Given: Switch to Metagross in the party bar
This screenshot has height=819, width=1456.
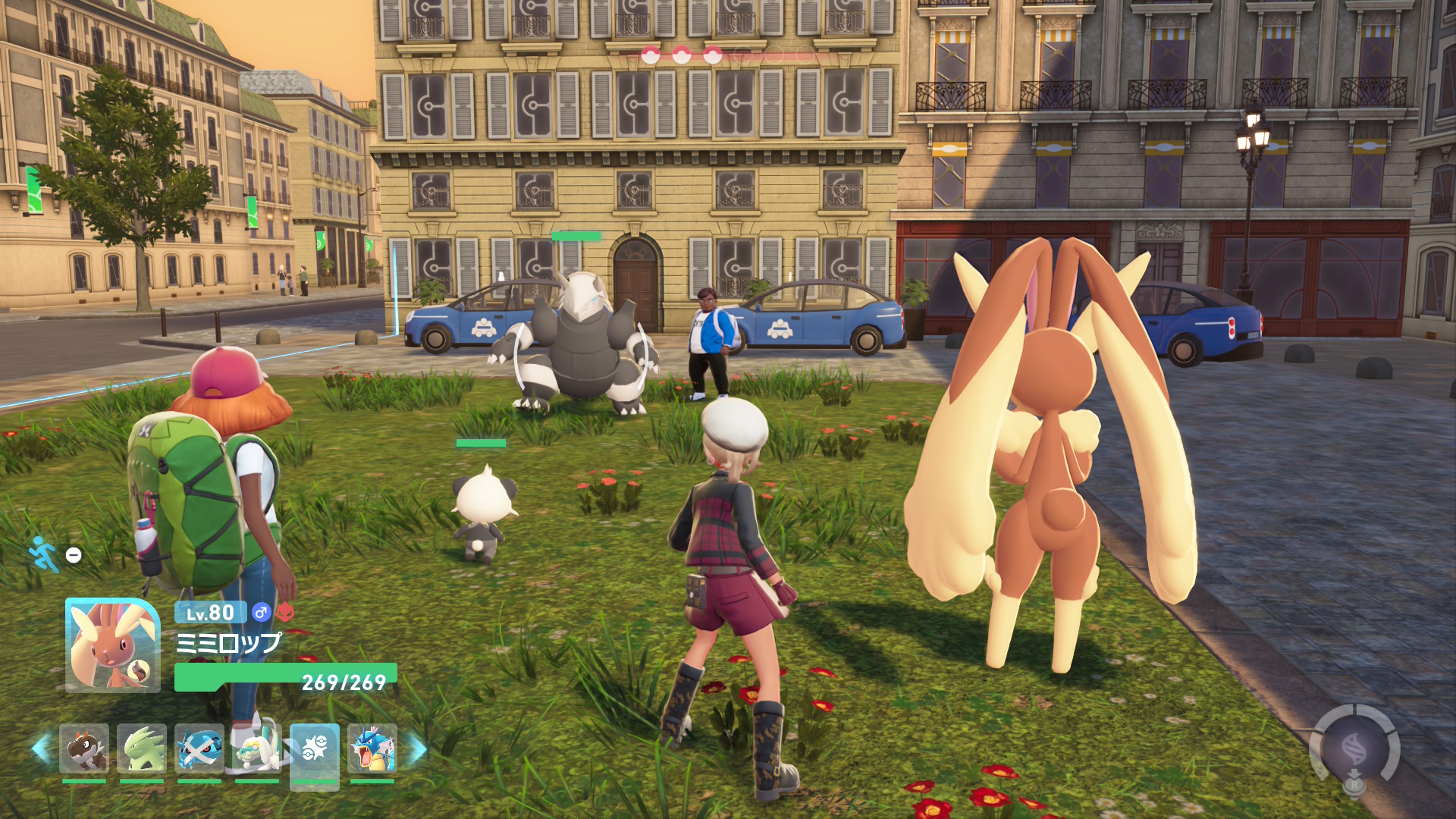Looking at the screenshot, I should point(199,748).
